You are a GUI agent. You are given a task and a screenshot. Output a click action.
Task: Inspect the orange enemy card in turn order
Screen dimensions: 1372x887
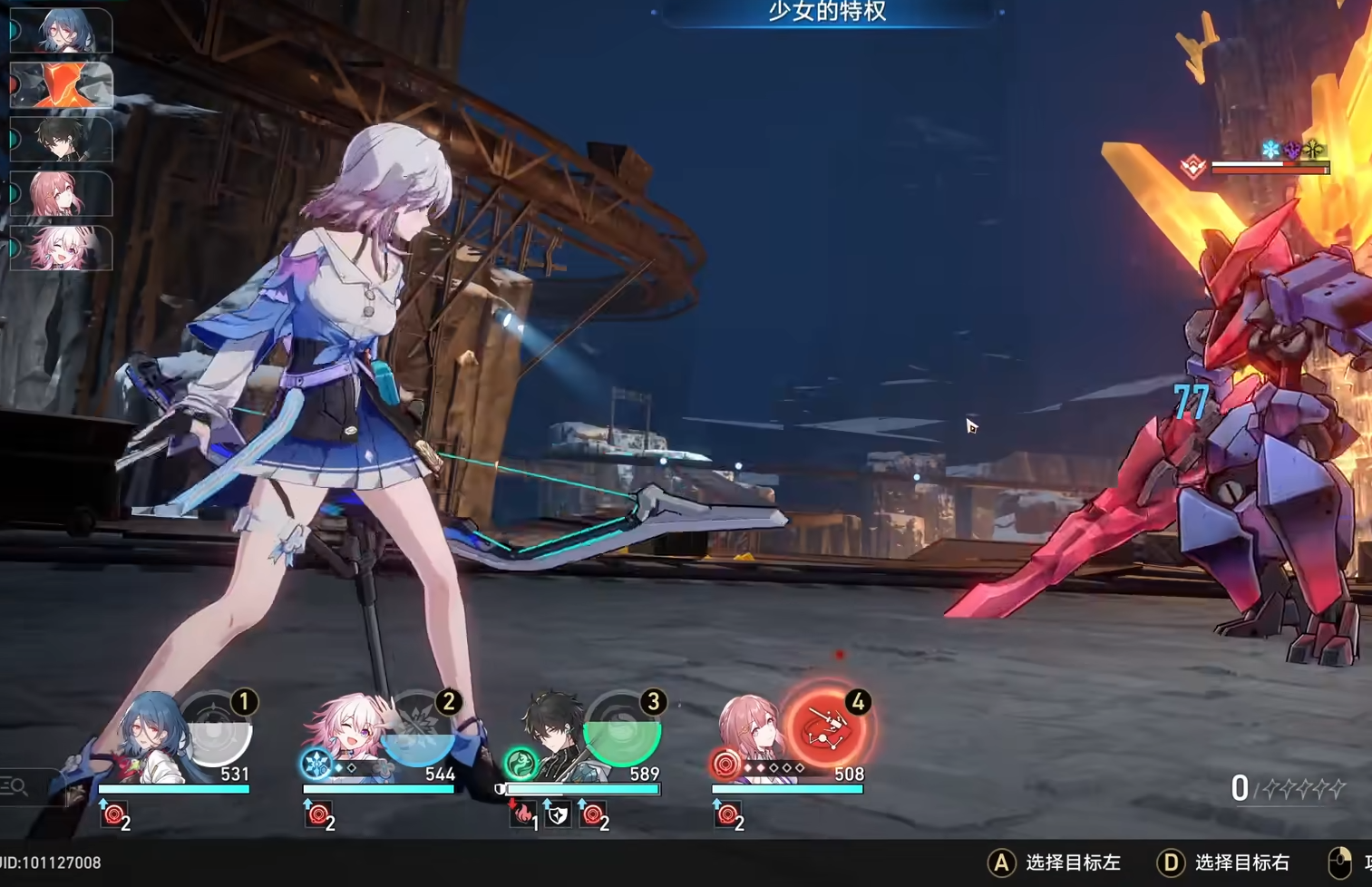coord(62,85)
